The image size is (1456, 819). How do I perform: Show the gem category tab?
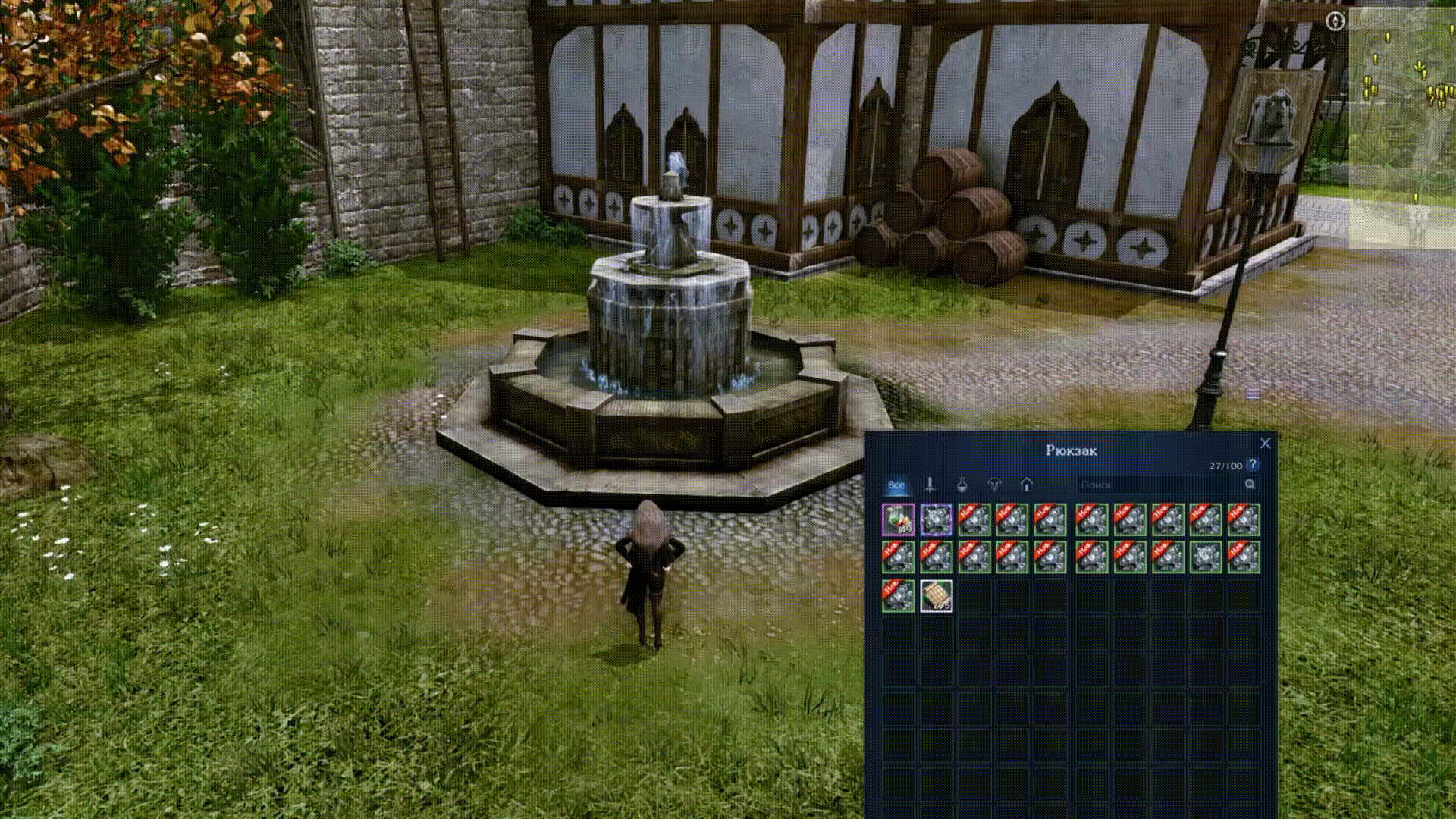tap(994, 485)
